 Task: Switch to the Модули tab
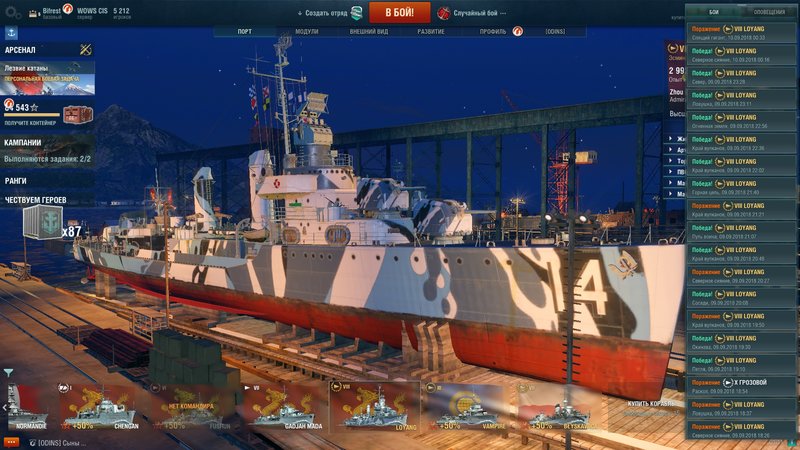point(307,31)
